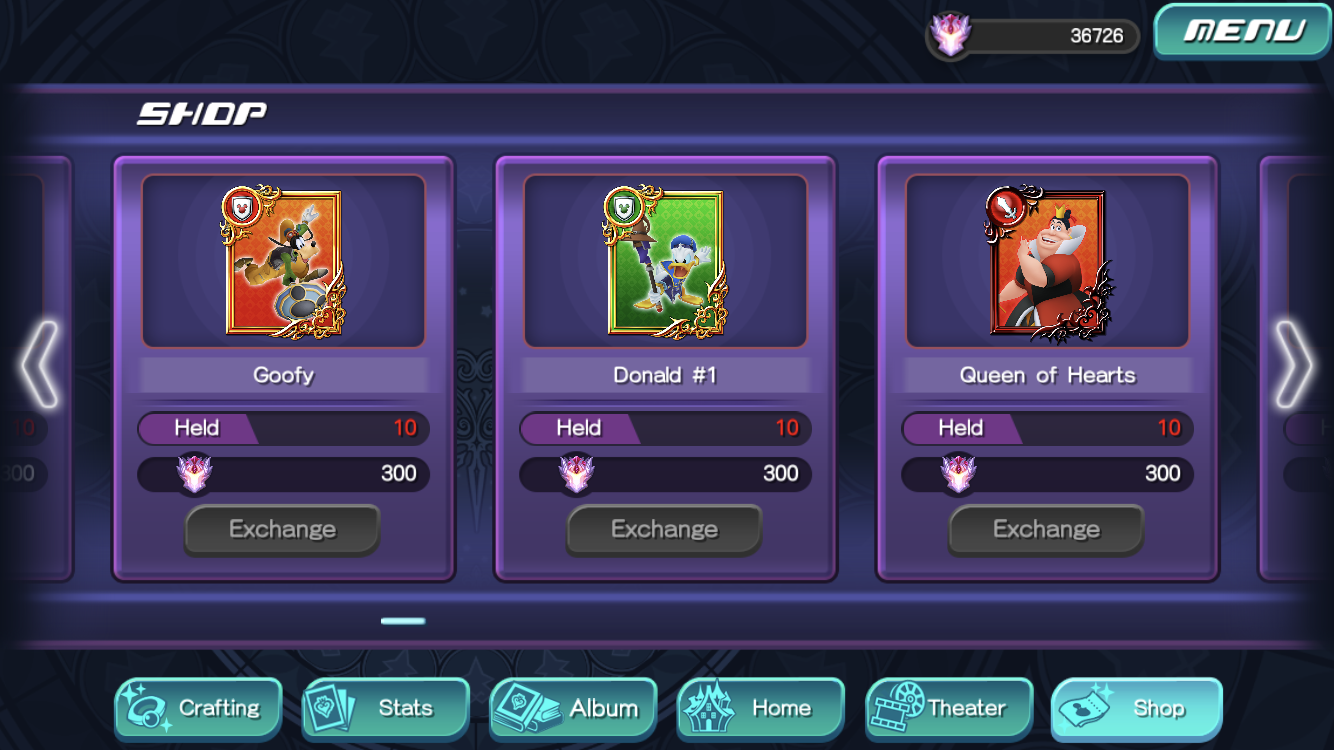
Task: Select the Donald #1 medal card
Action: [665, 262]
